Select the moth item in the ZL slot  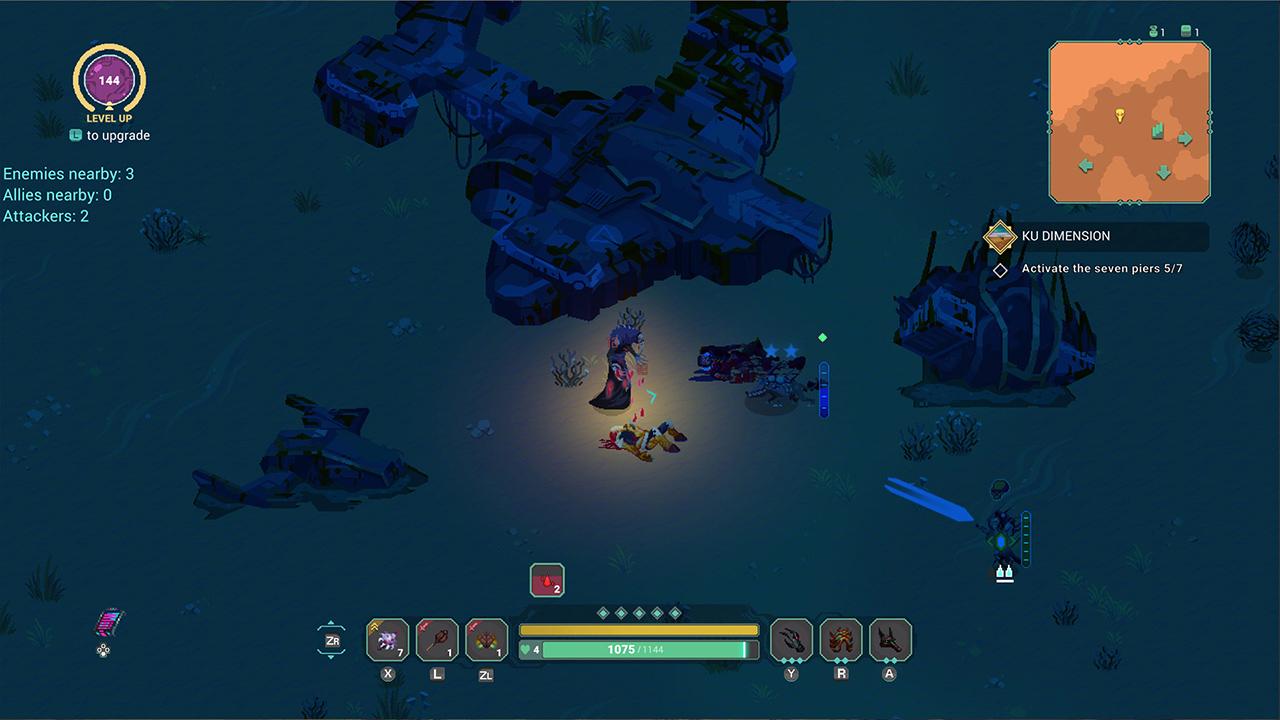coord(486,640)
